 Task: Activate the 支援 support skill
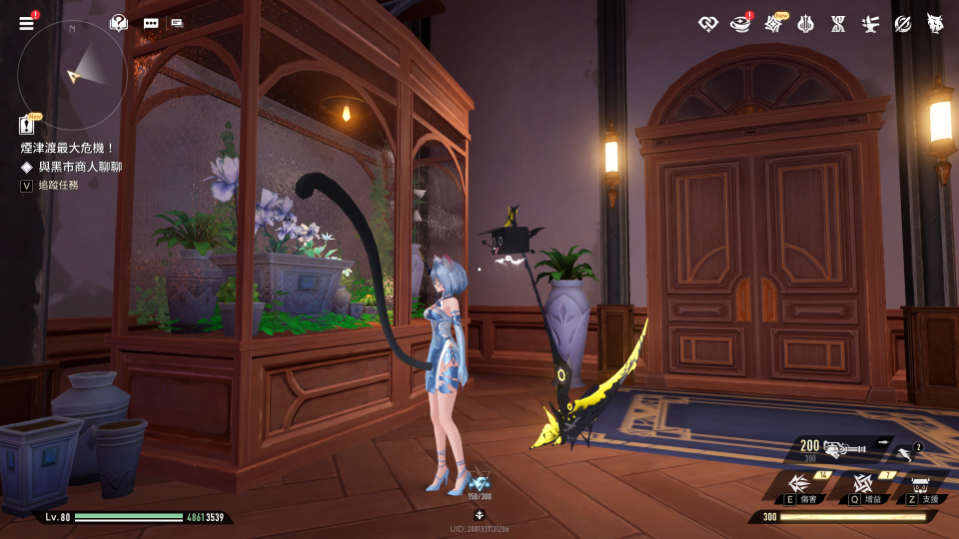coord(921,484)
